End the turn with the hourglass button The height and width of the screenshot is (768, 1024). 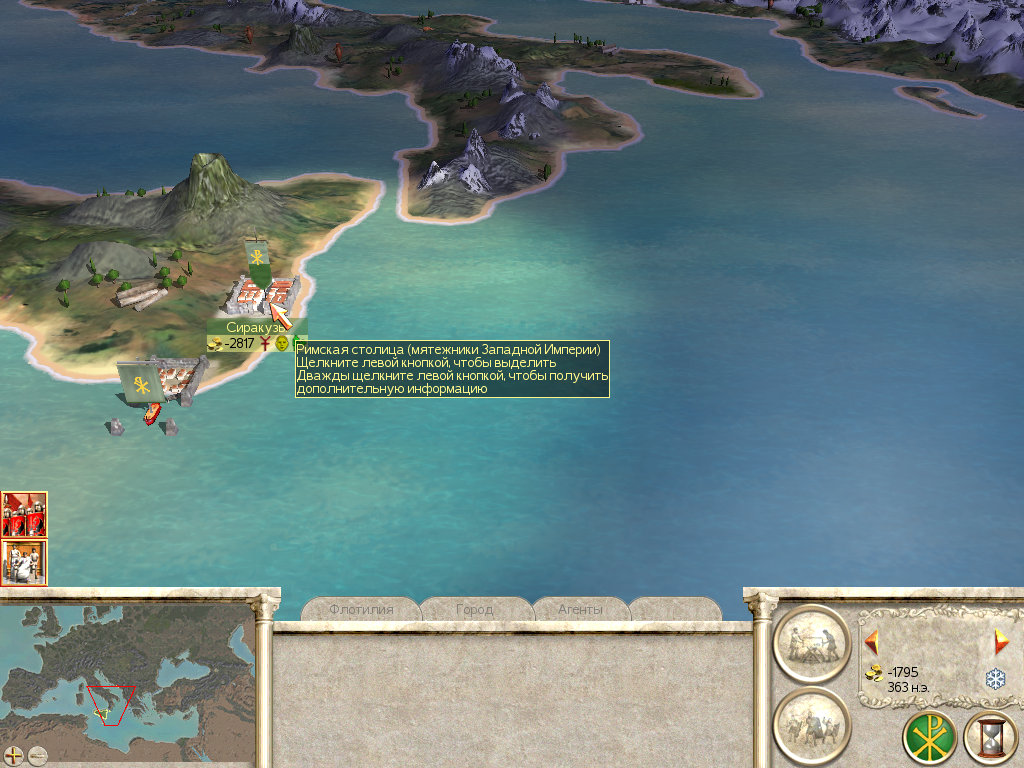[990, 738]
